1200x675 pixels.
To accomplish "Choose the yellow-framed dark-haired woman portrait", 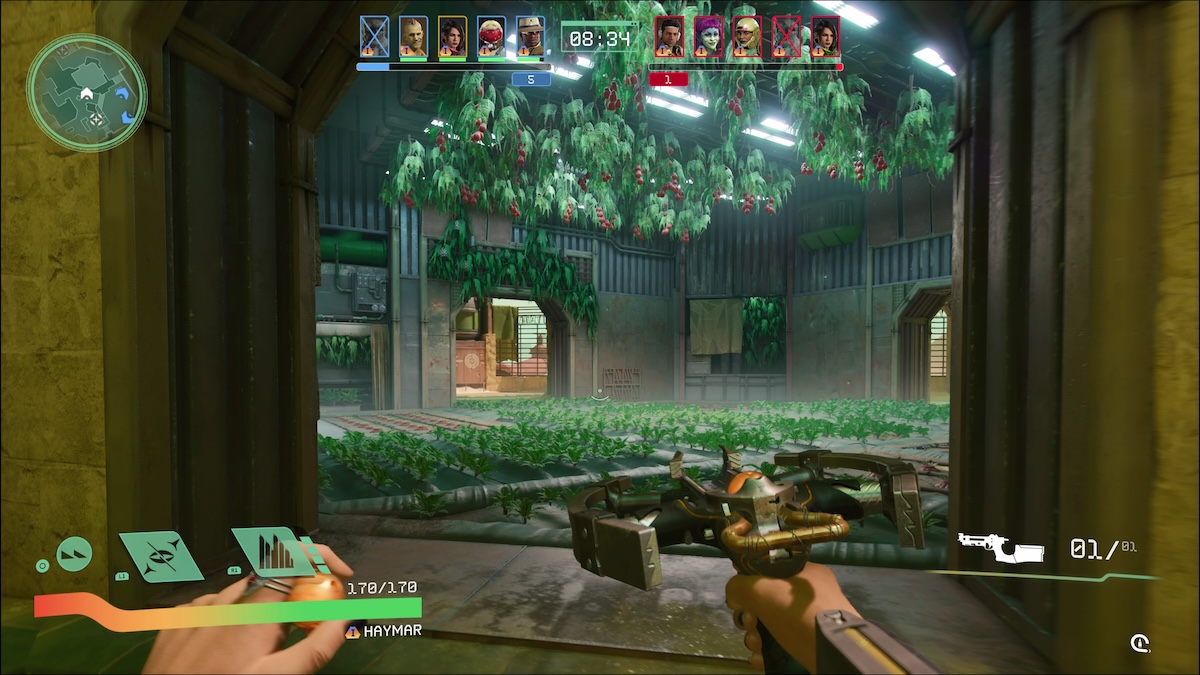I will [452, 37].
